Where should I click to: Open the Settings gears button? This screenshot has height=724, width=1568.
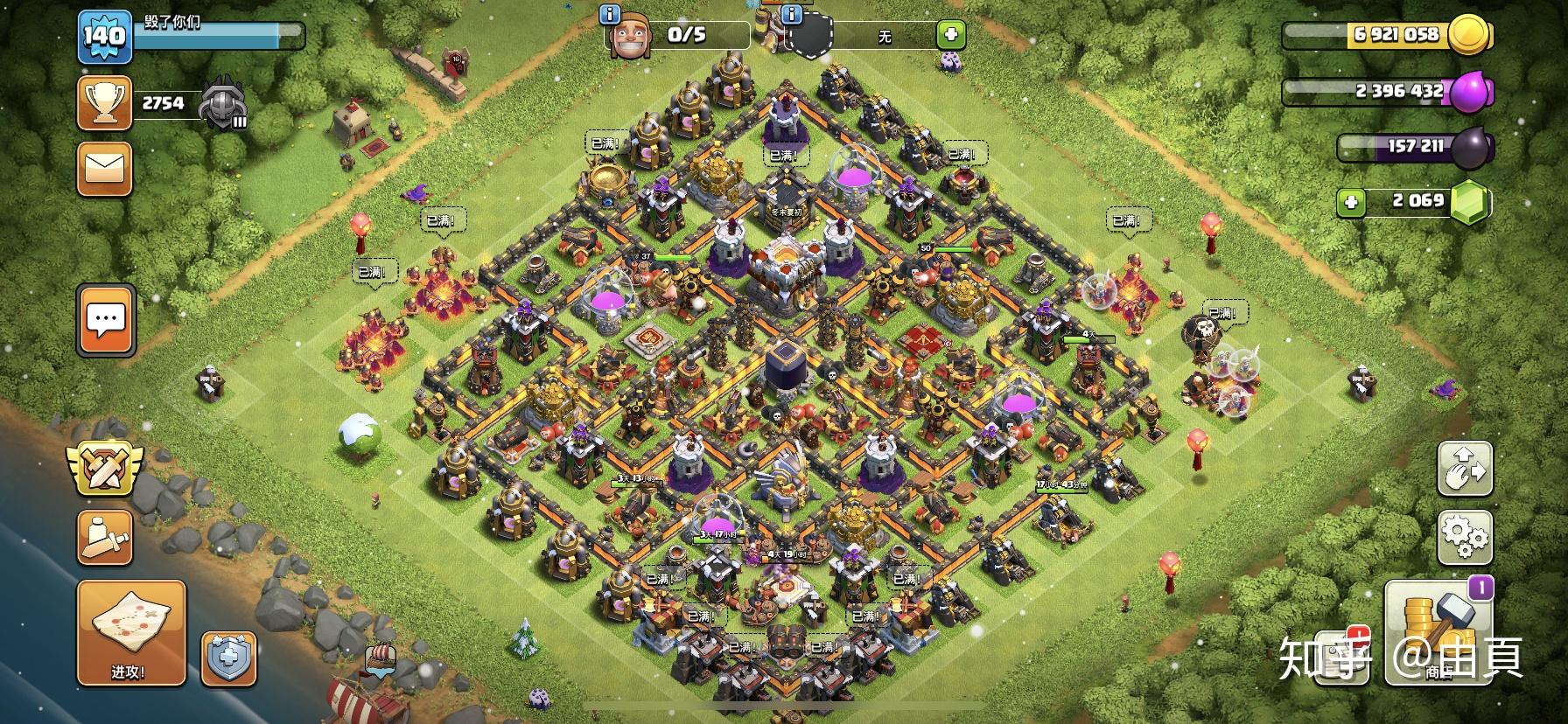point(1465,536)
